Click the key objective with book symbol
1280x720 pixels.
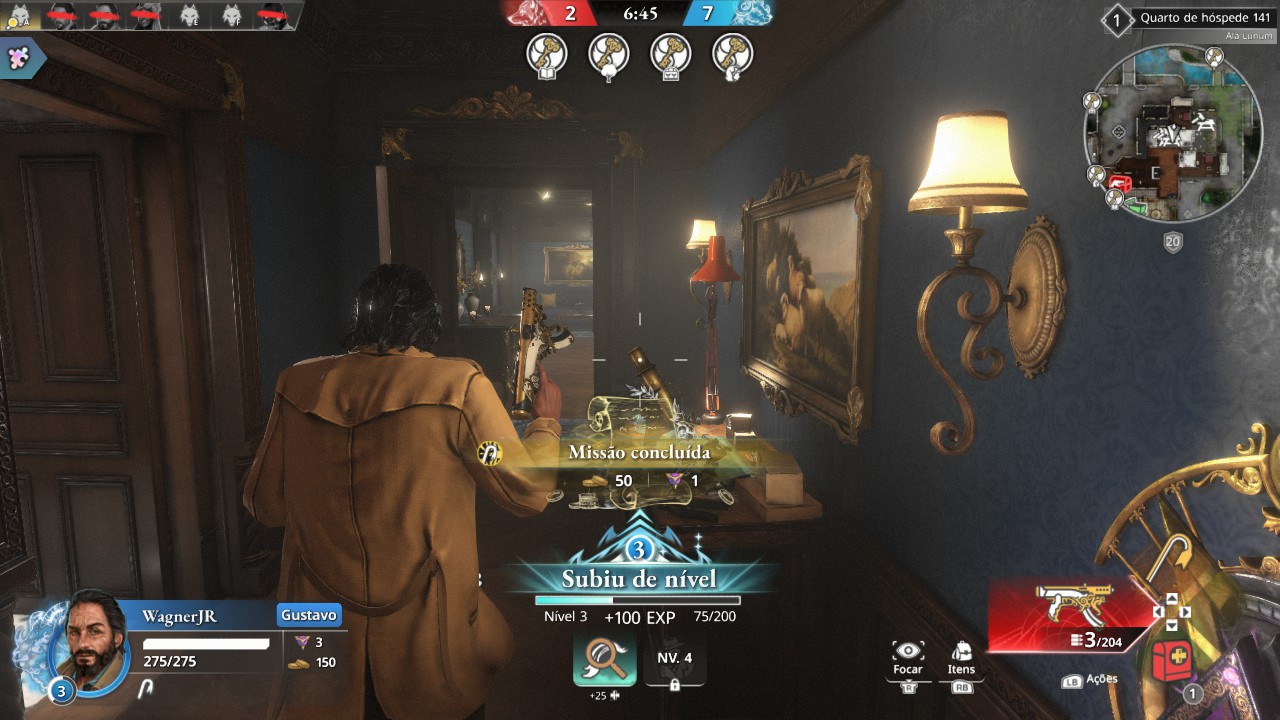547,54
